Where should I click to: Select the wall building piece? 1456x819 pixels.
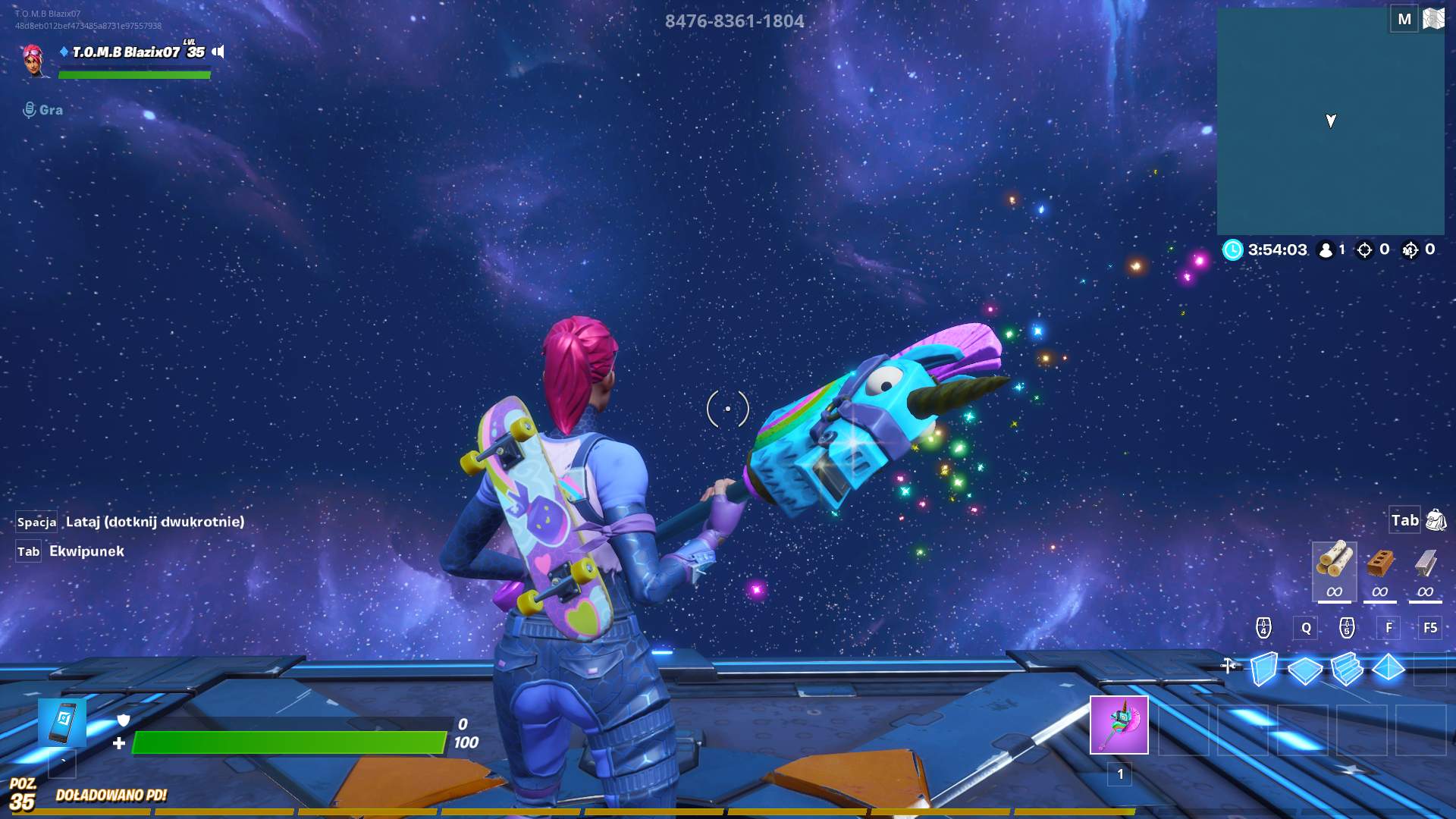pos(1263,669)
